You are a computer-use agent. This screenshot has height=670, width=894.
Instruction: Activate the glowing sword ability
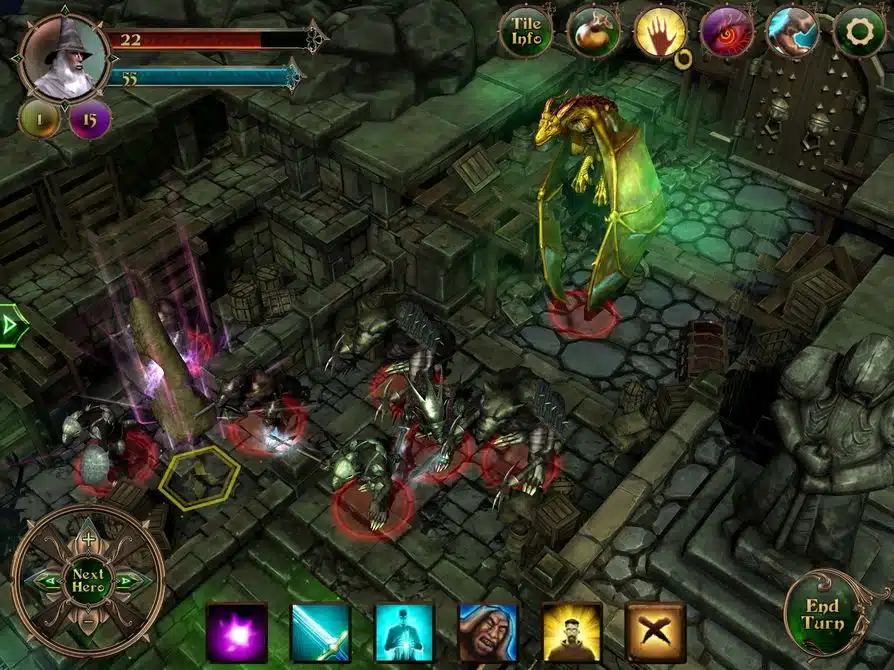tap(320, 633)
